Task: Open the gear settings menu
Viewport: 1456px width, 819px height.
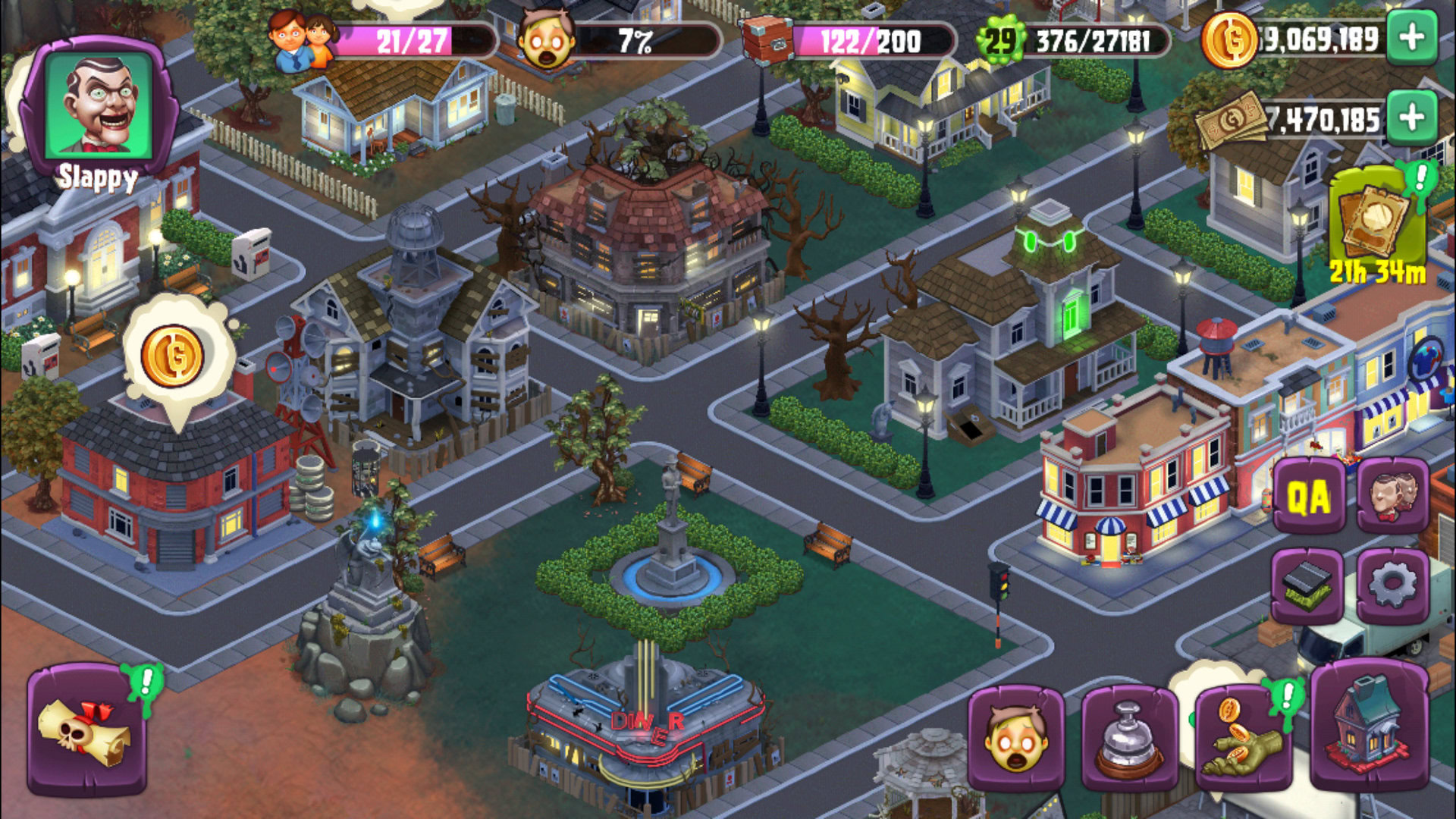Action: pyautogui.click(x=1392, y=585)
